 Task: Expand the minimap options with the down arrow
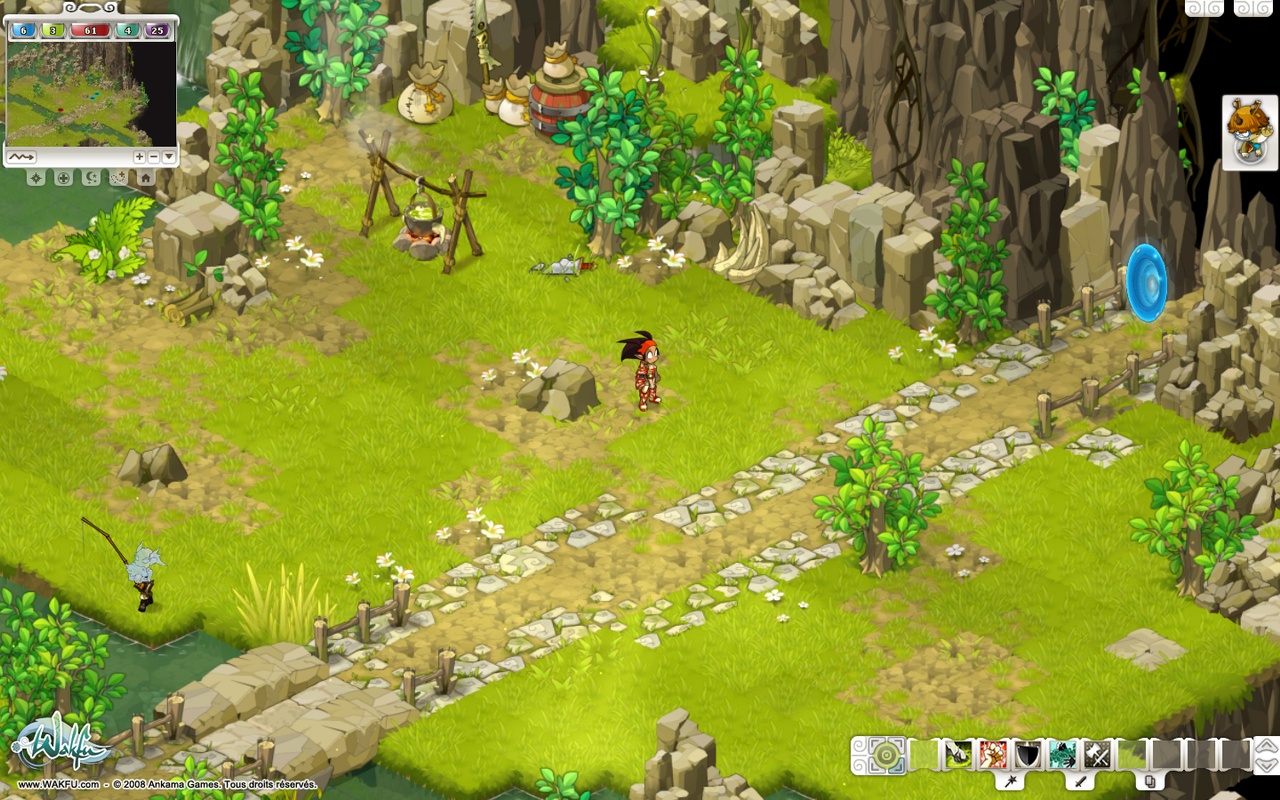click(169, 157)
